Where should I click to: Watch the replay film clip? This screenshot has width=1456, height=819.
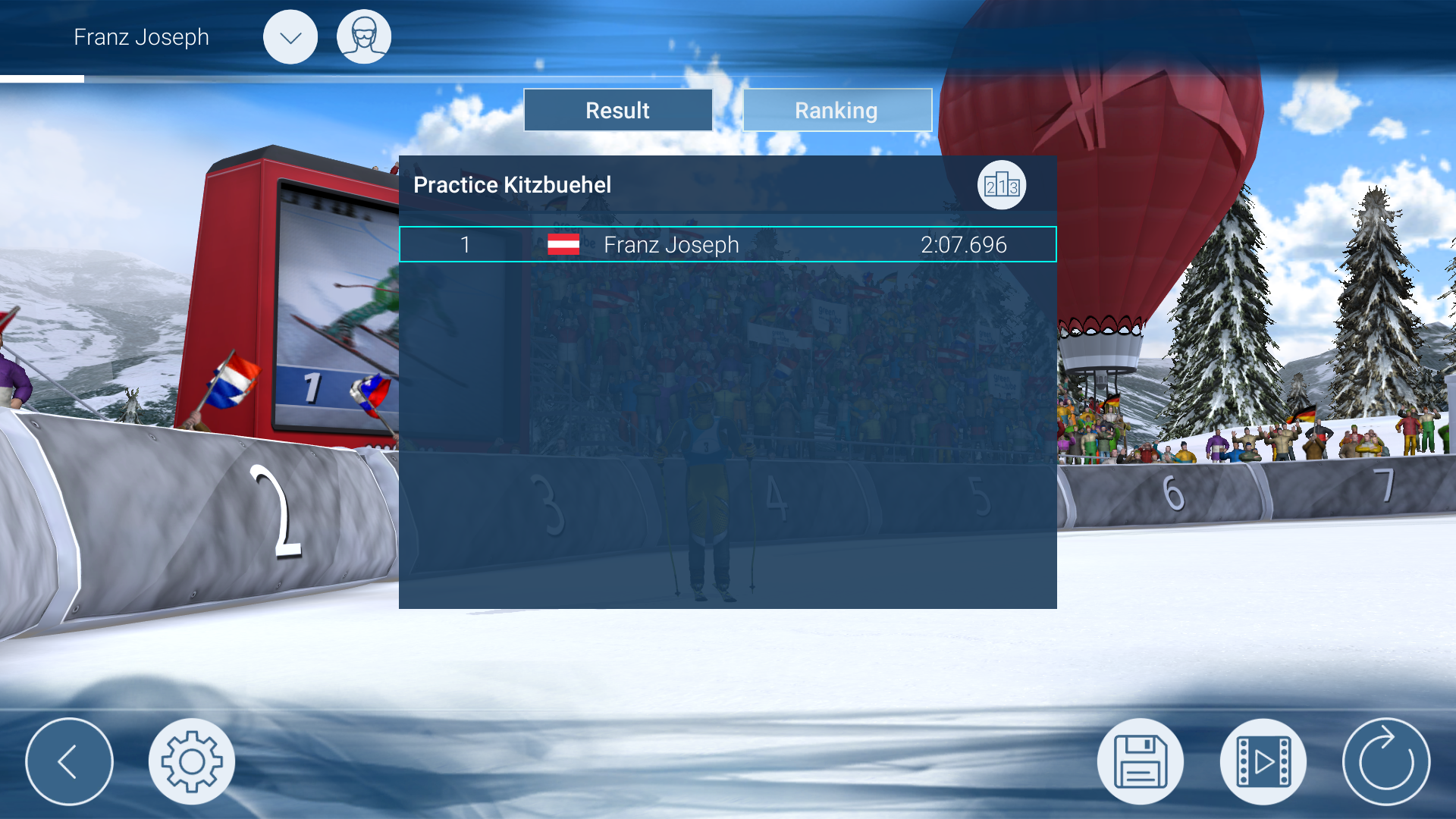pyautogui.click(x=1263, y=761)
